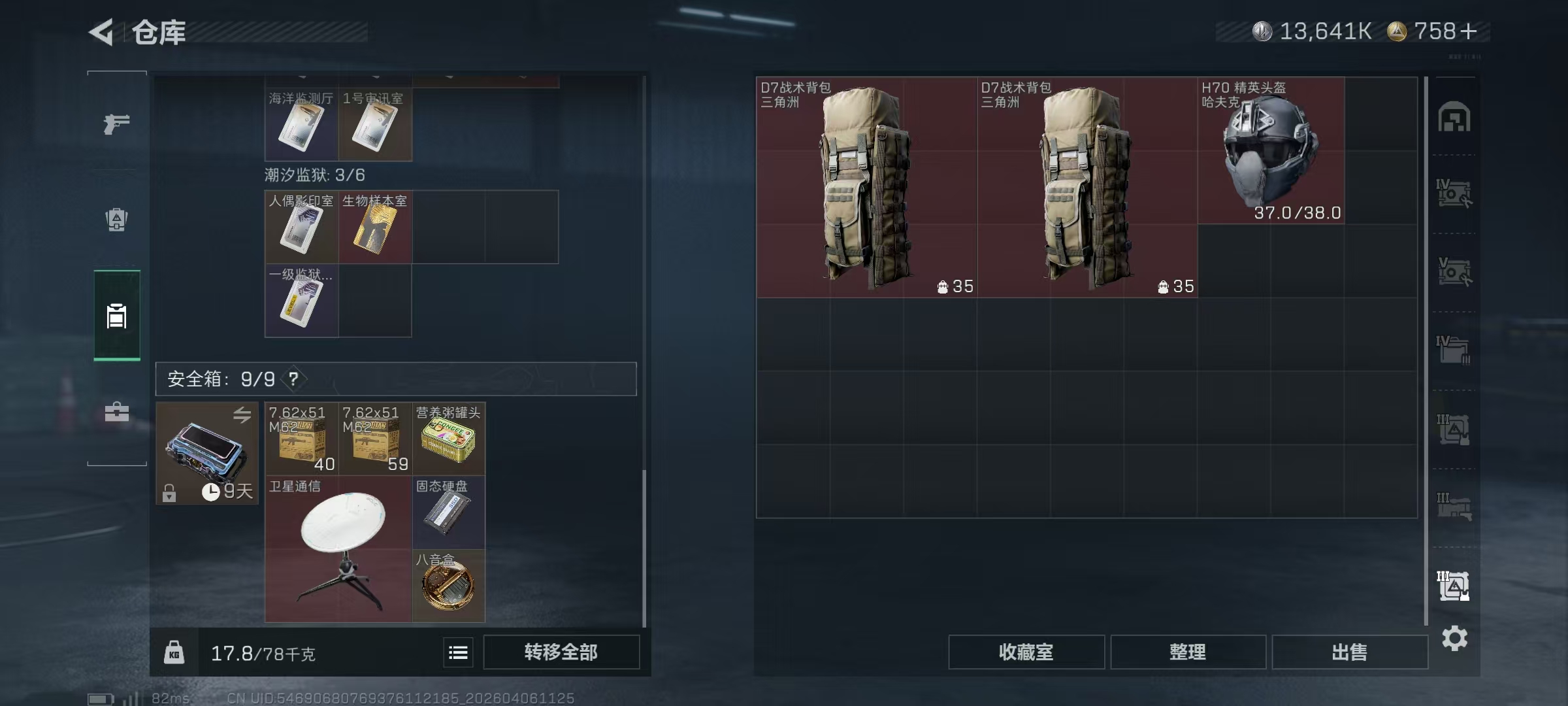Select the list view toggle near weight display

click(458, 652)
